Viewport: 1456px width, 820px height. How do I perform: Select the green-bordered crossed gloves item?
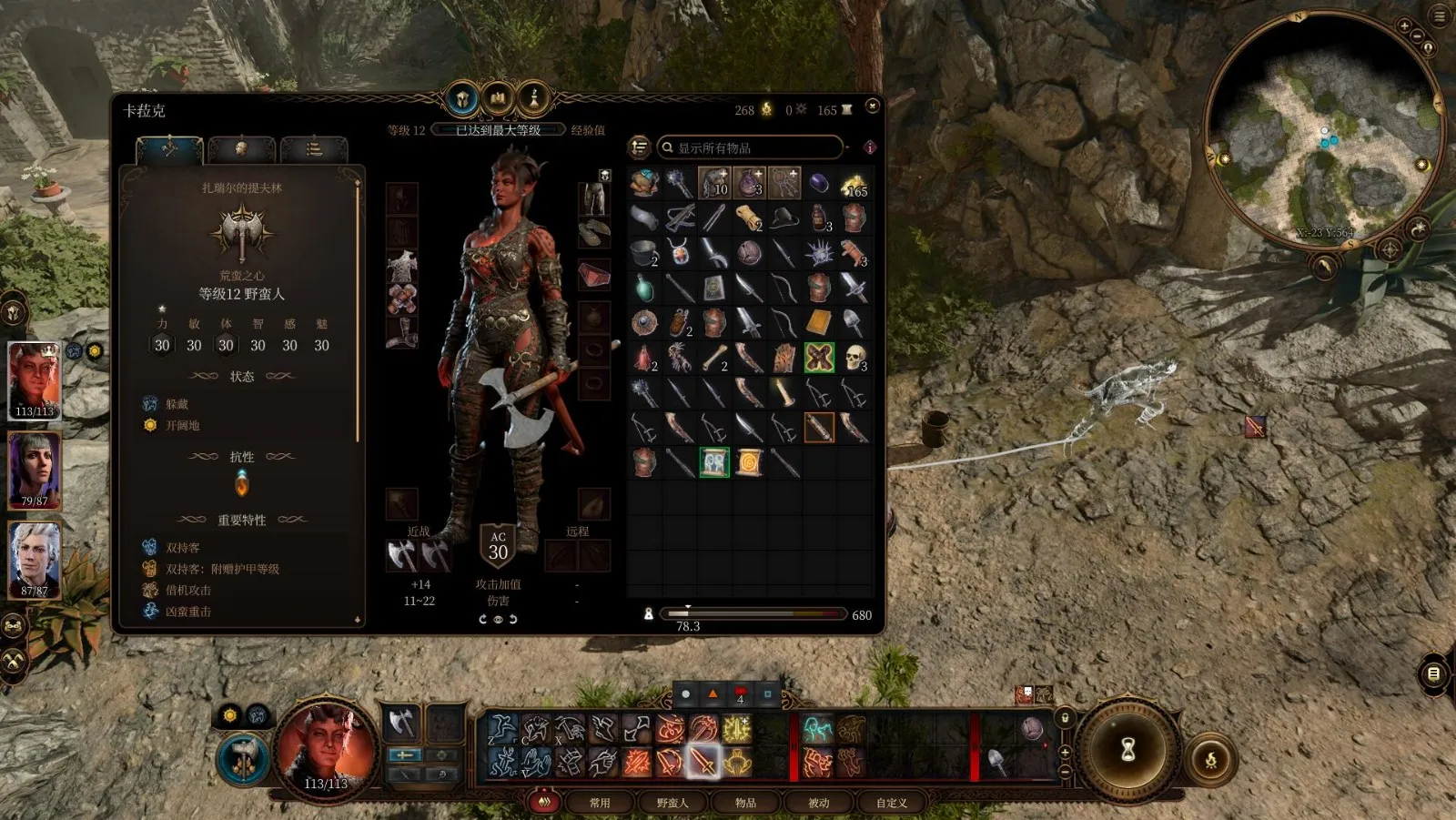coord(819,358)
